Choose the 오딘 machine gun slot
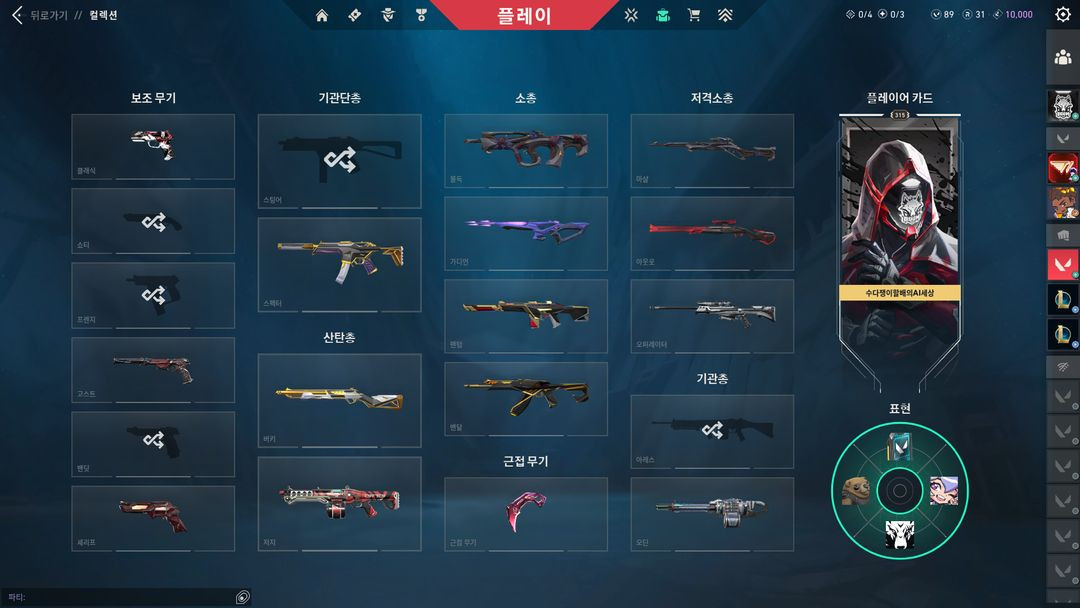The width and height of the screenshot is (1080, 608). [x=712, y=513]
